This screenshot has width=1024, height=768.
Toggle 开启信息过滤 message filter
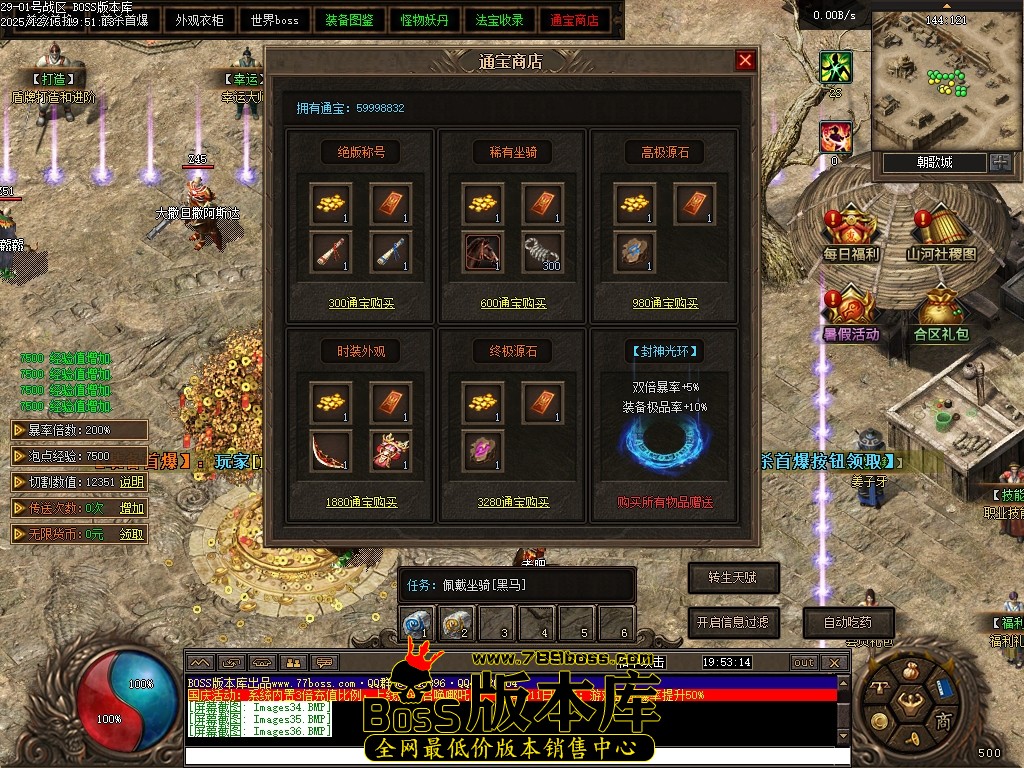tap(733, 622)
